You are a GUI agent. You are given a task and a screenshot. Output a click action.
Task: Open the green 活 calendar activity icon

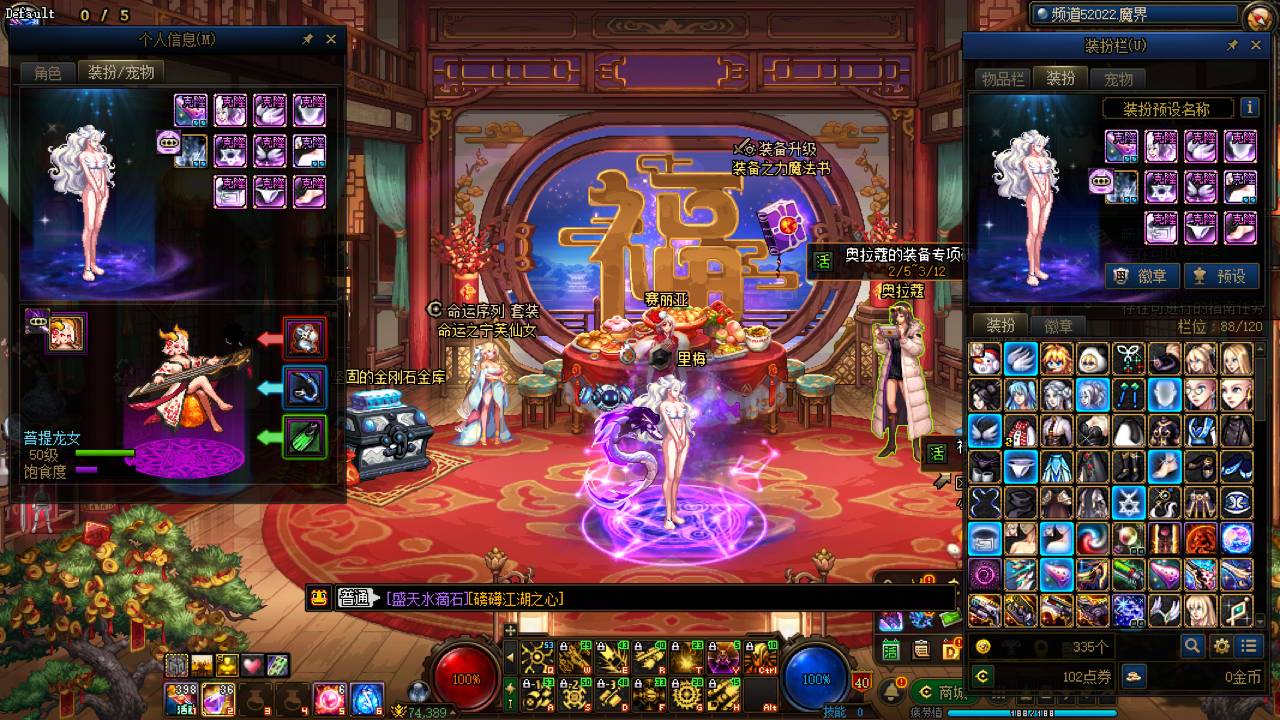[x=822, y=262]
